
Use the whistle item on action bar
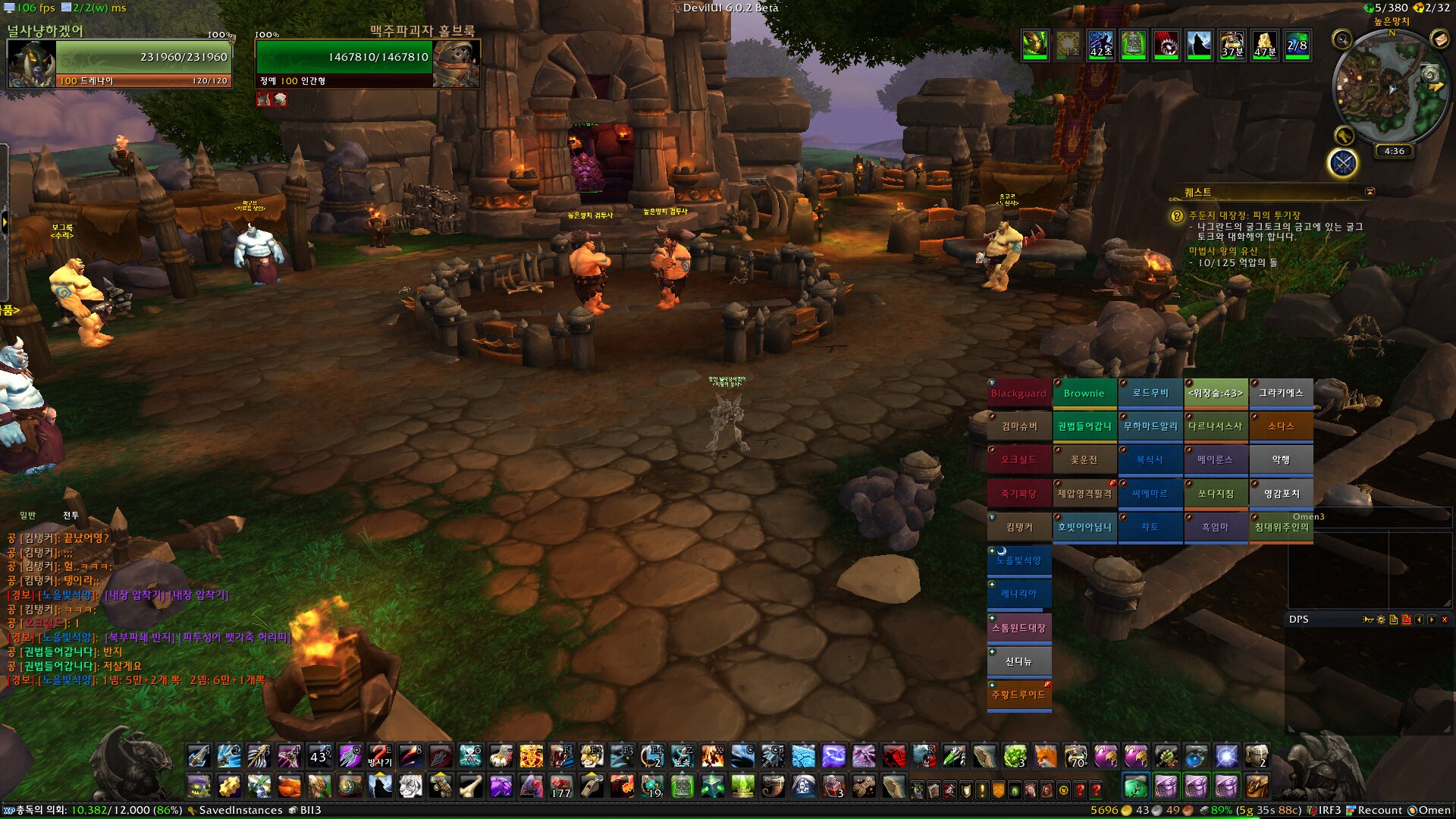click(x=591, y=786)
